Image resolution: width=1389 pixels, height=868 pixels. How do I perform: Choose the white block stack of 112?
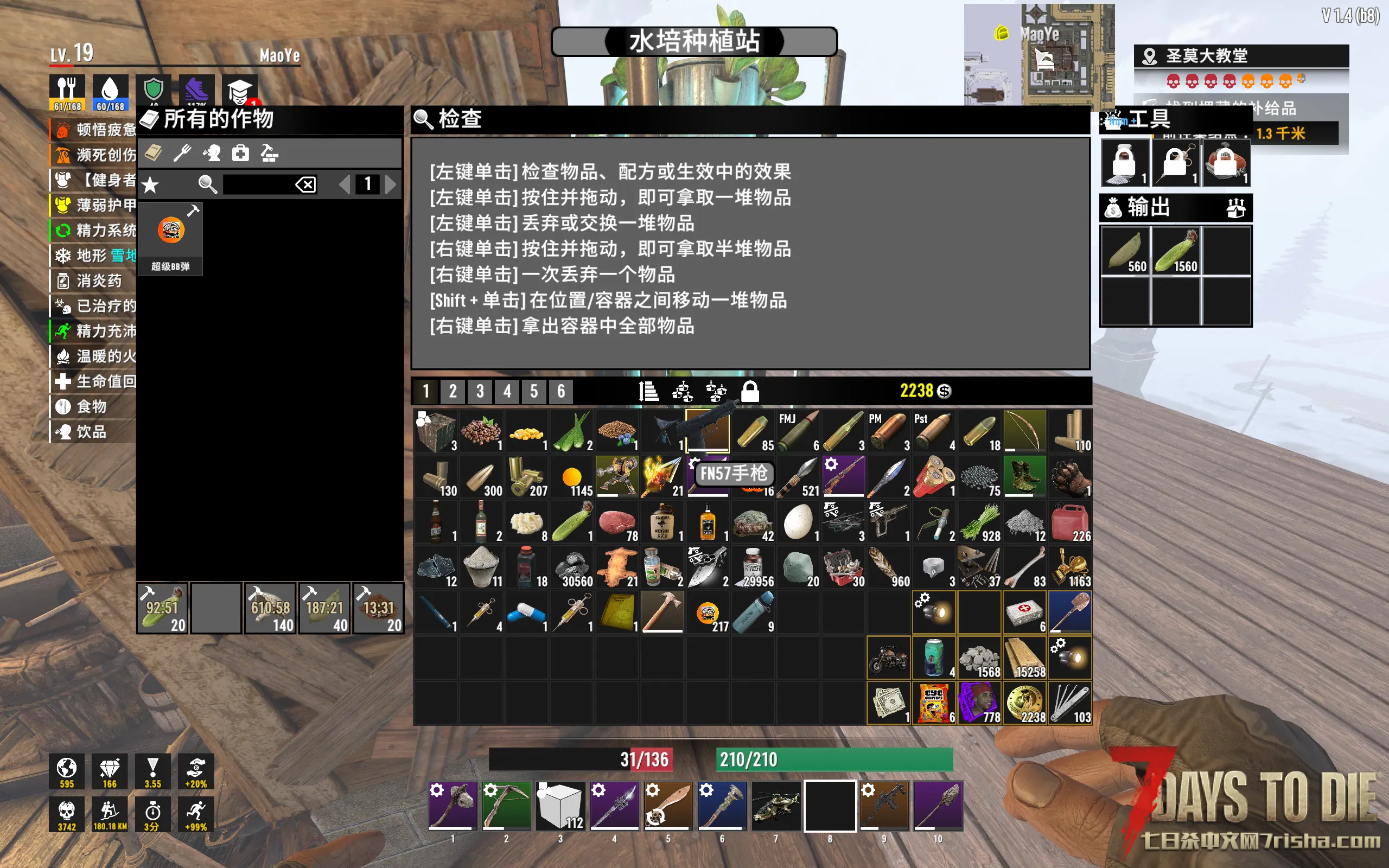coord(560,806)
